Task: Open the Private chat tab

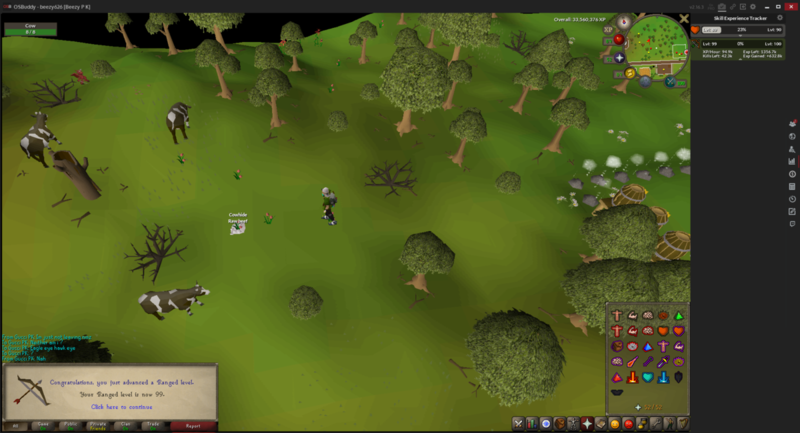Action: pyautogui.click(x=97, y=425)
